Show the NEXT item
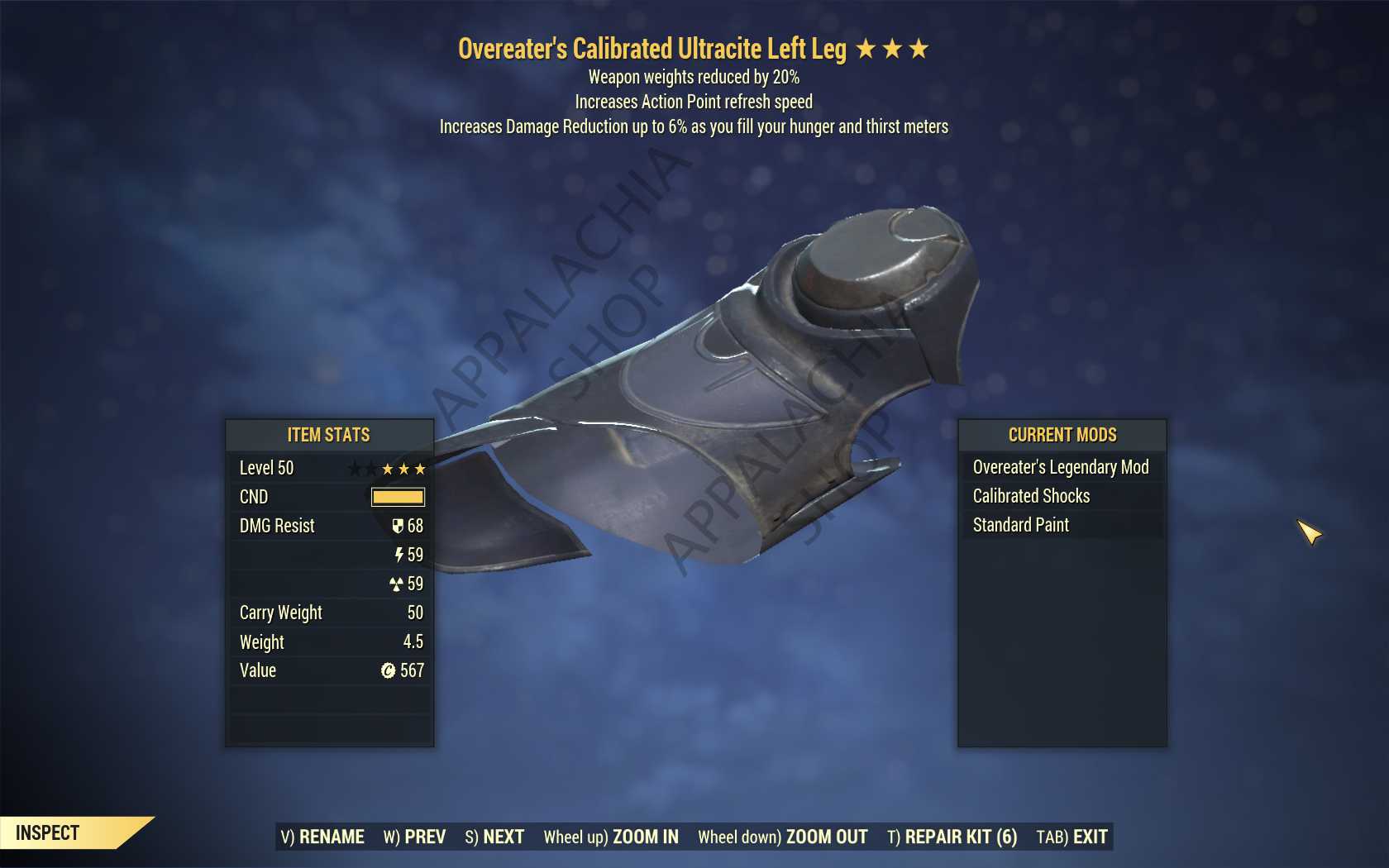Screen dimensions: 1389x868 point(494,837)
